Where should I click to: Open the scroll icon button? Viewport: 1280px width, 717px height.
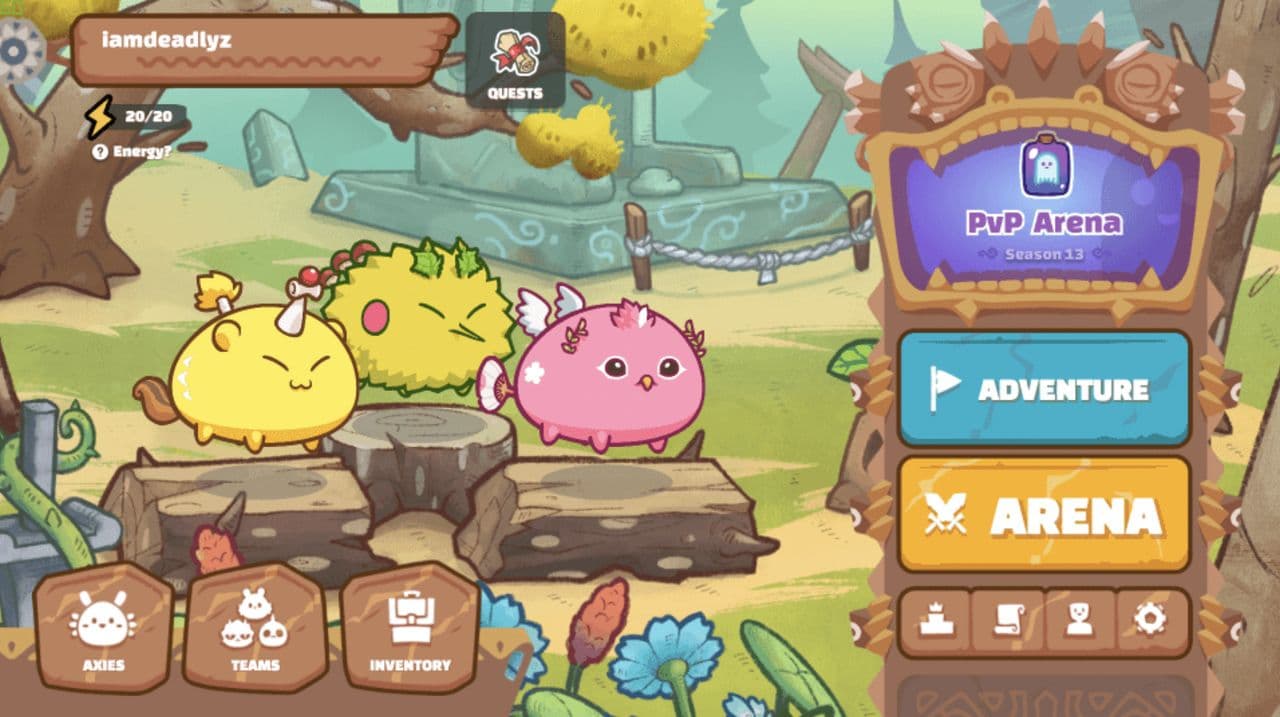tap(1008, 621)
